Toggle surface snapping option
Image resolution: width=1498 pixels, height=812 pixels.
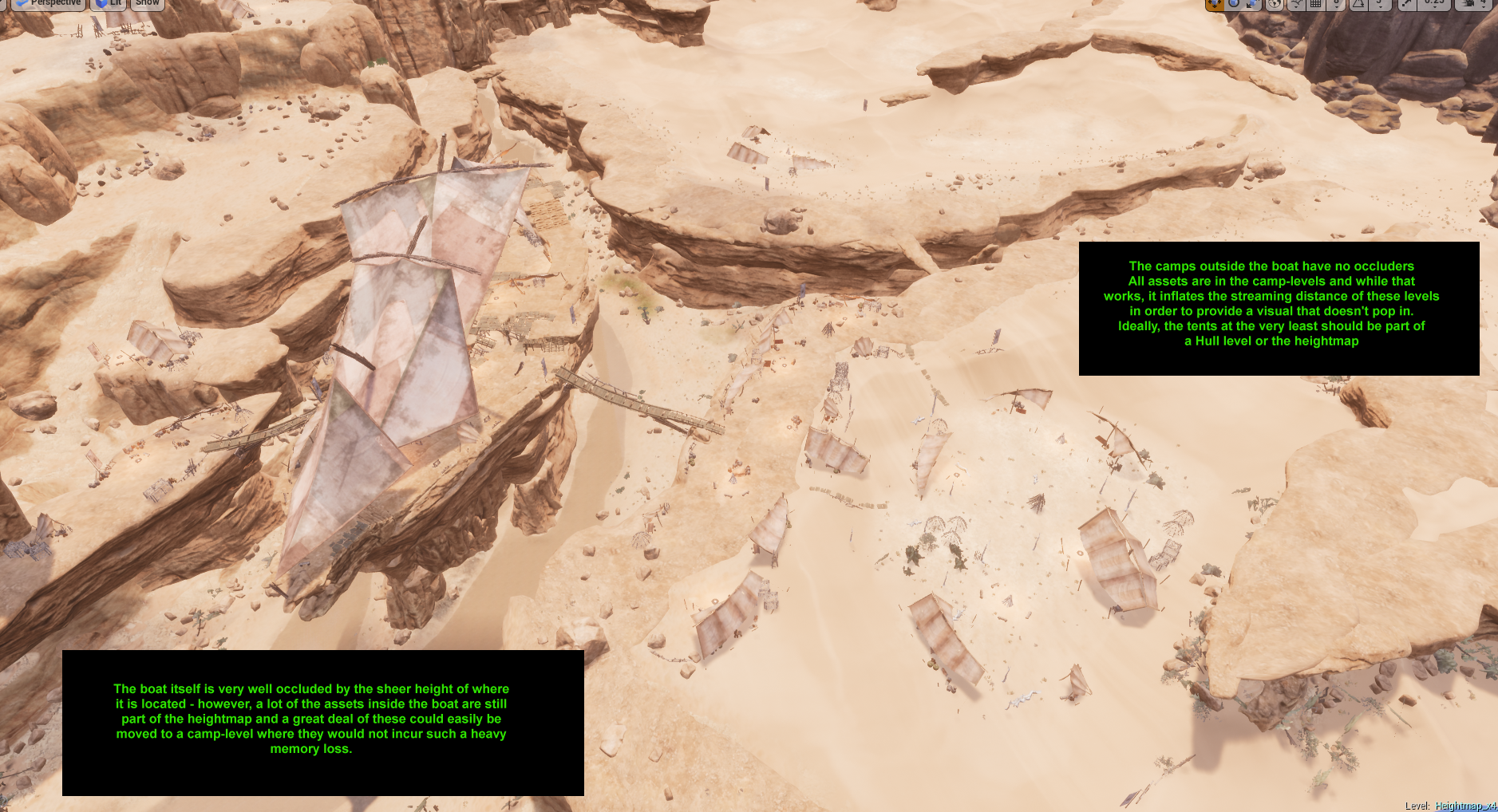(x=1296, y=4)
